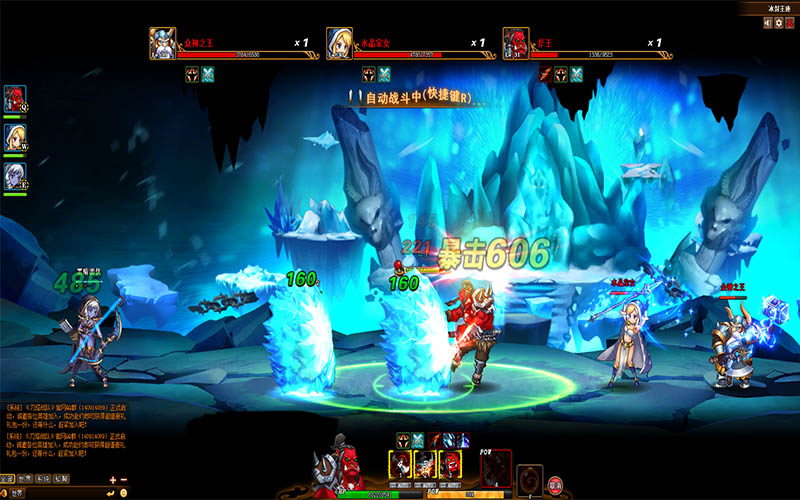Activate the red-framed POW ultimate skill slot
This screenshot has width=800, height=500.
pos(498,468)
